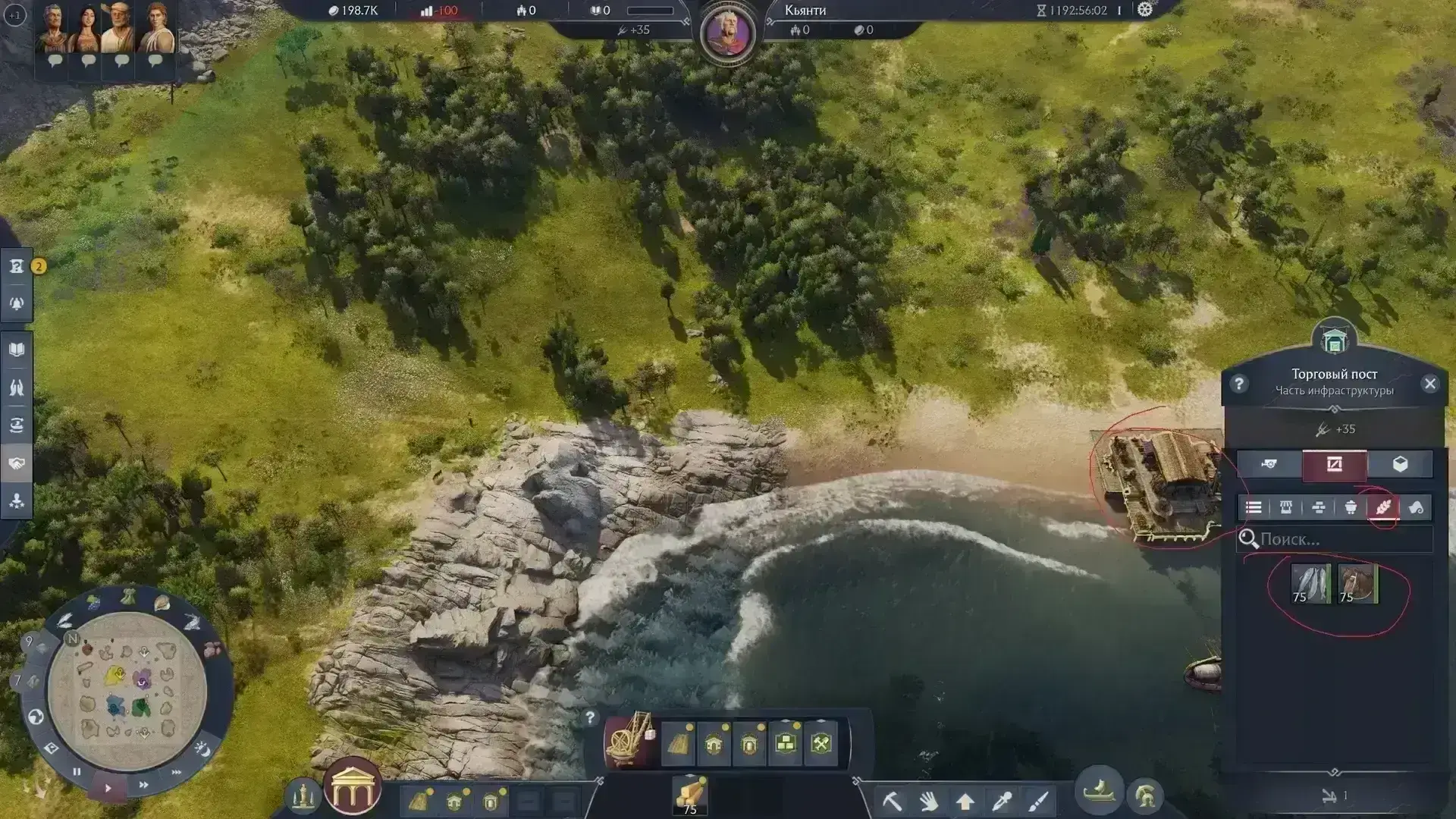This screenshot has width=1456, height=819.
Task: Click the island minimap
Action: (x=127, y=690)
